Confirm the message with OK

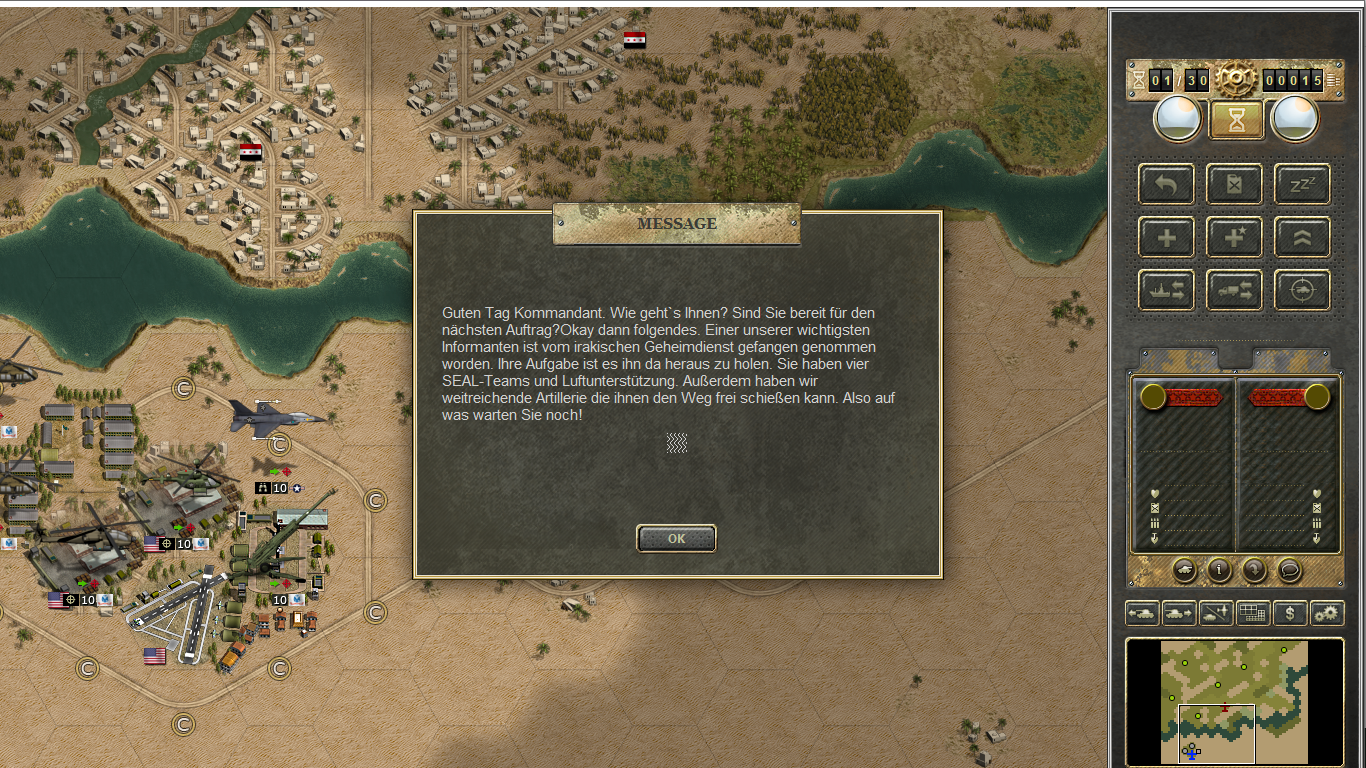click(676, 538)
